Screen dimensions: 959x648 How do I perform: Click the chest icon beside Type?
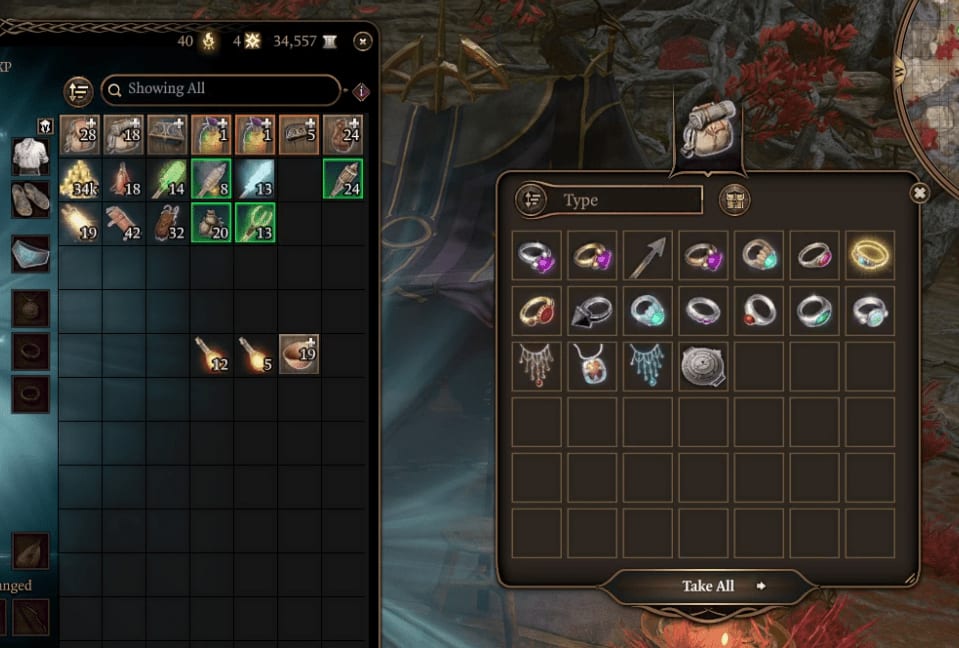tap(734, 200)
